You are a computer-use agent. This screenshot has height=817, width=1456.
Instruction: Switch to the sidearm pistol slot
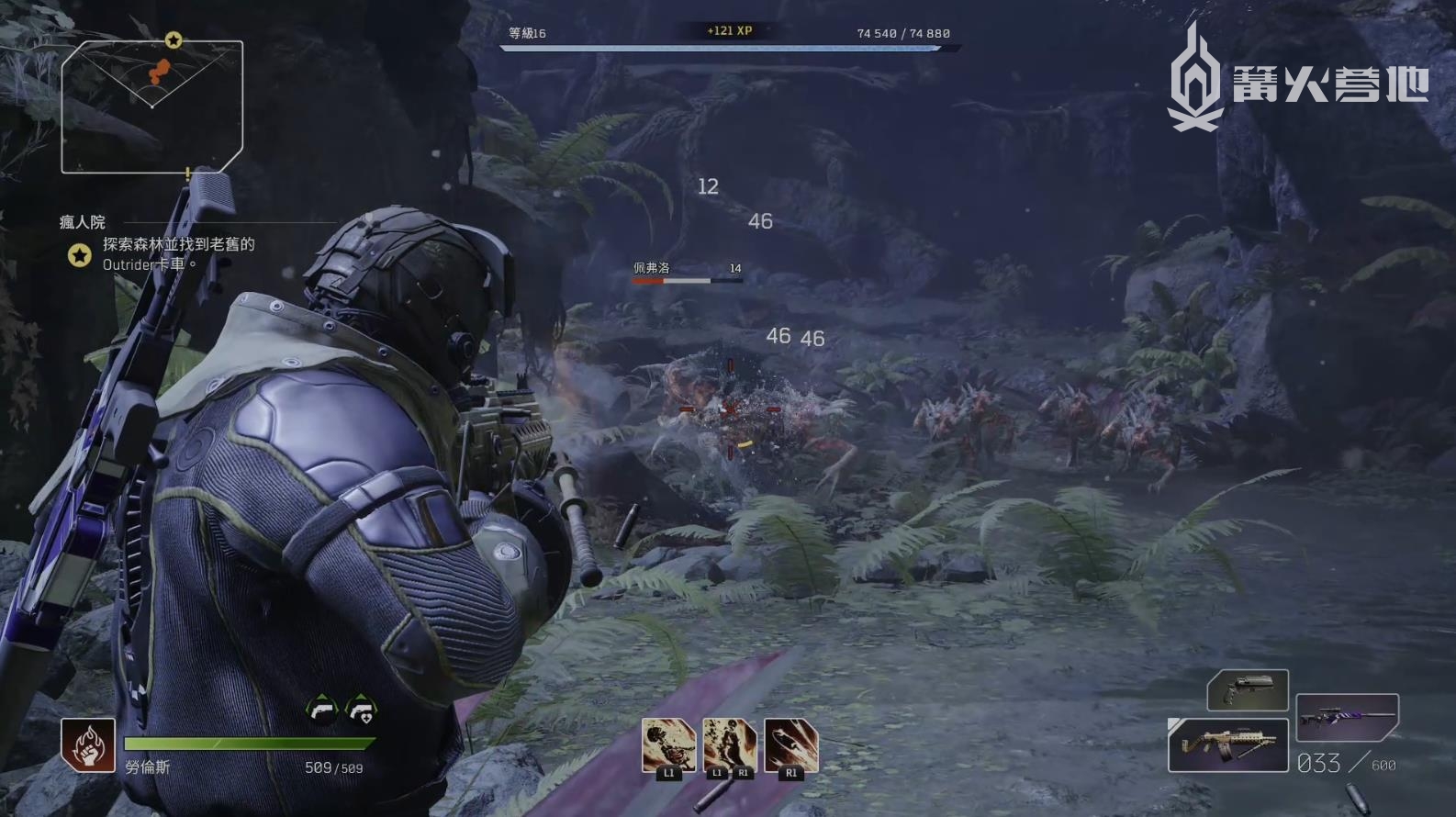[x=1248, y=690]
